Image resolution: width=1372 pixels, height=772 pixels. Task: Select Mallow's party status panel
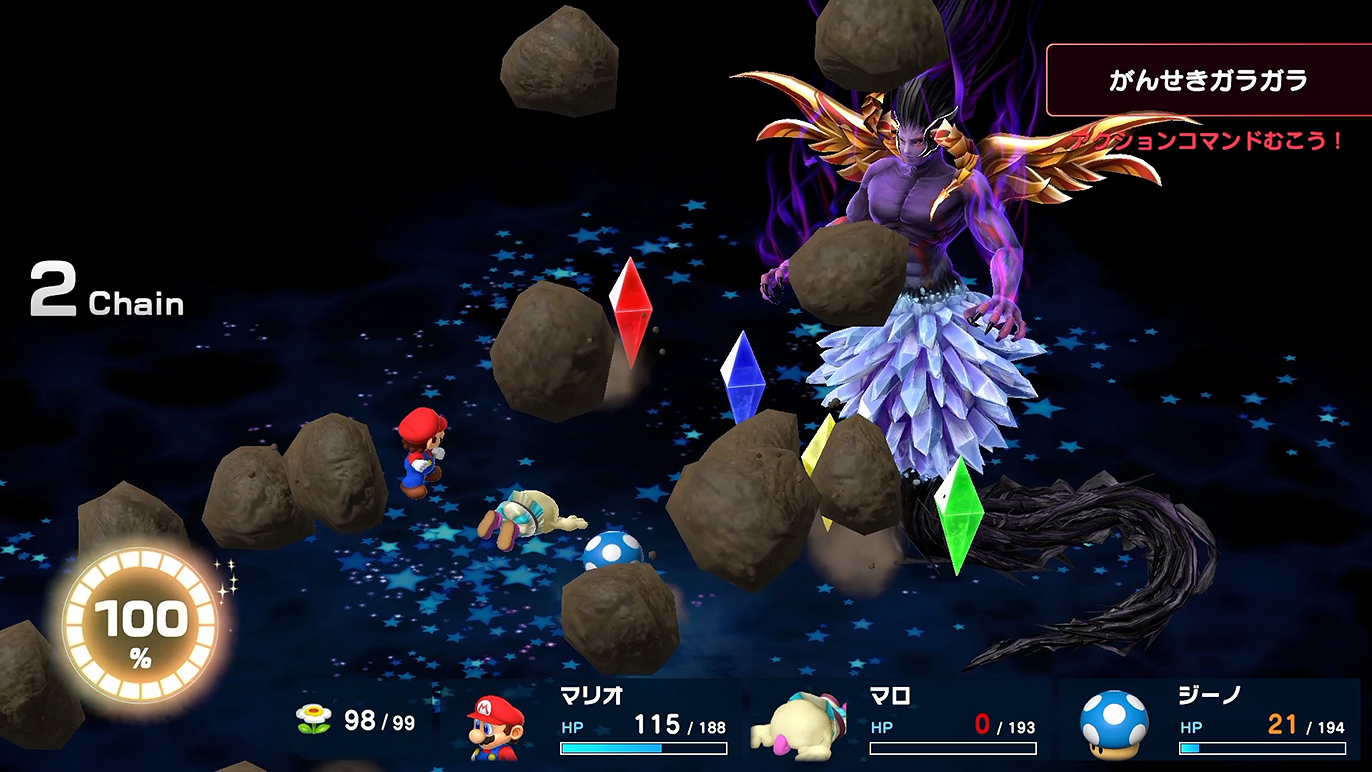coord(904,724)
